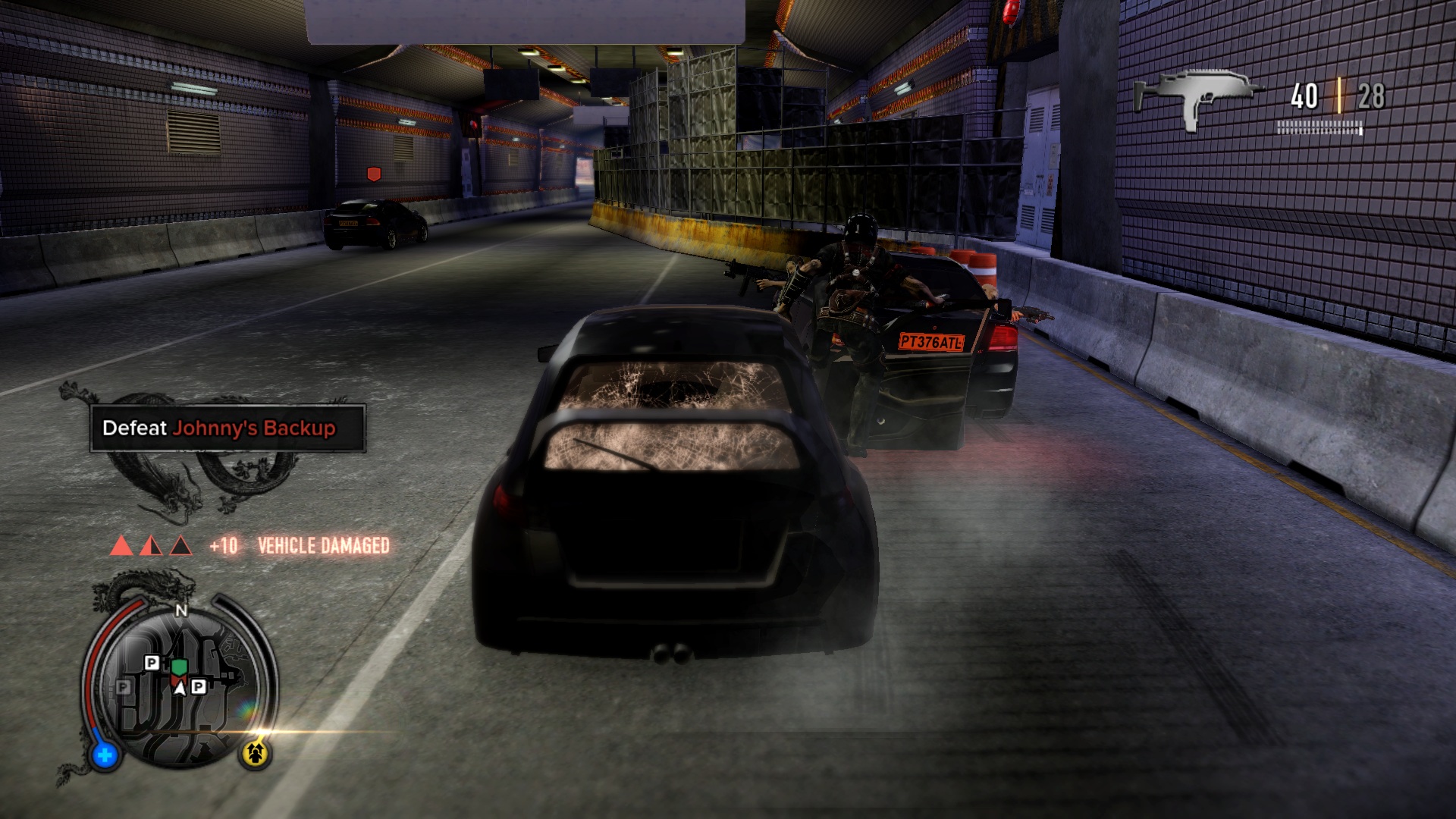Click the Defeat Johnny's Backup objective tracker
Screen dimensions: 1456x819
tap(227, 428)
